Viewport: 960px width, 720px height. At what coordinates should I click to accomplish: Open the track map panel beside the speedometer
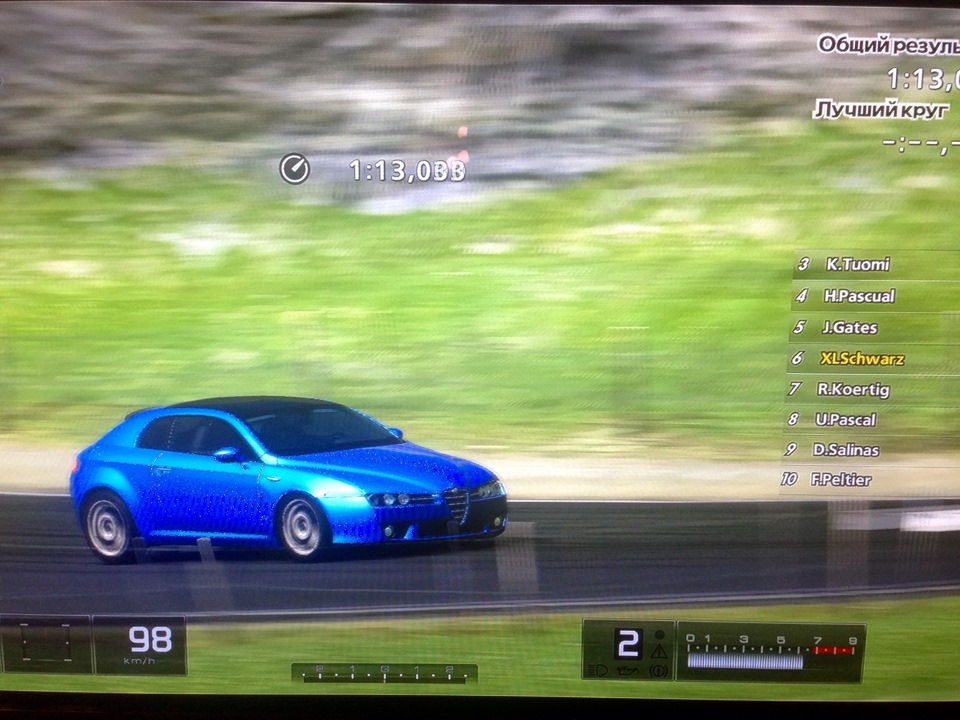point(45,644)
